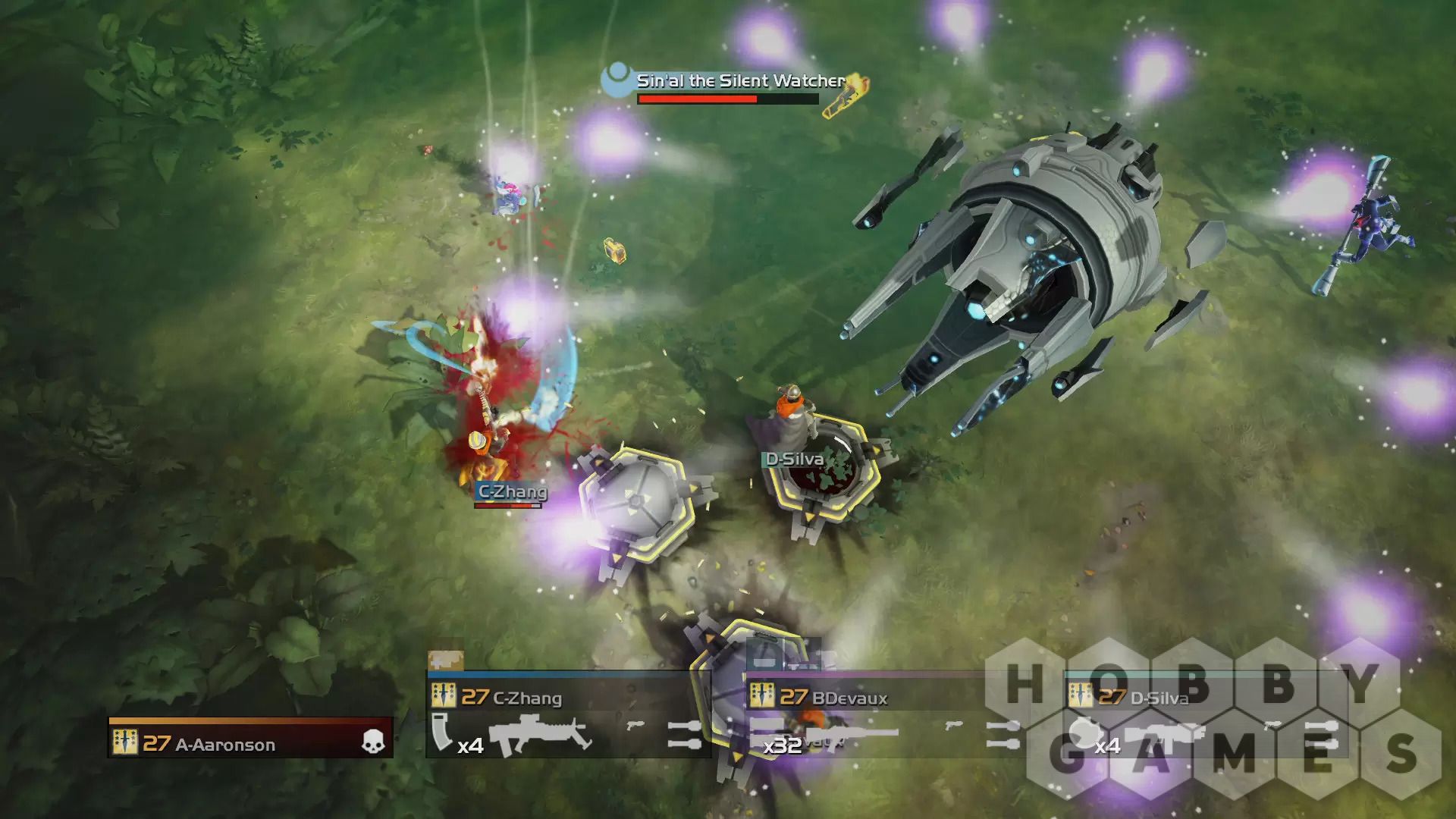Image resolution: width=1456 pixels, height=819 pixels.
Task: Click the Sin'al the Silent Watcher nameplate
Action: 739,80
